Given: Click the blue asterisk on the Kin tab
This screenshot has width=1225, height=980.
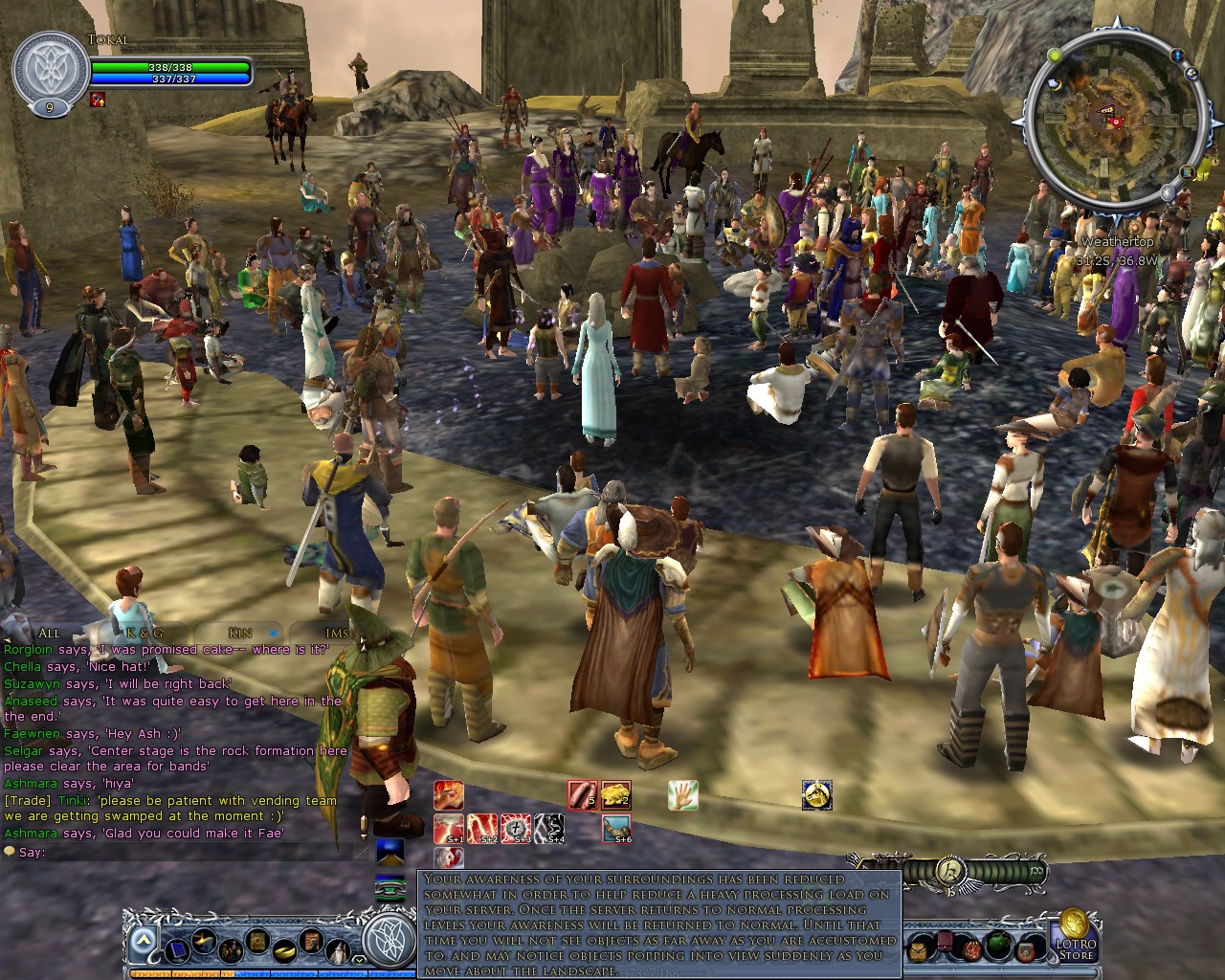Looking at the screenshot, I should tap(273, 634).
